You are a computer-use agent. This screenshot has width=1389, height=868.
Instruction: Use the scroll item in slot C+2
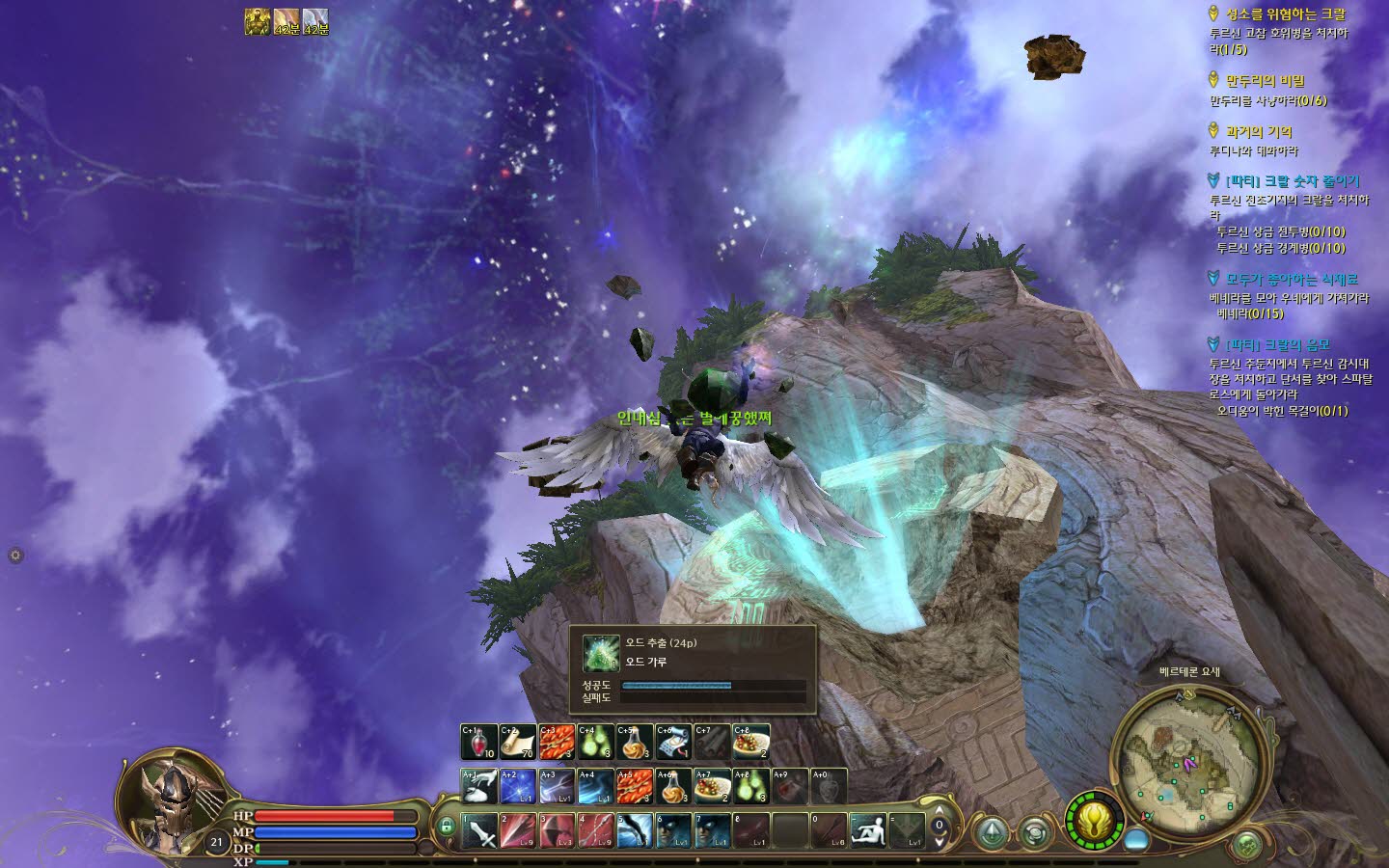pos(518,742)
